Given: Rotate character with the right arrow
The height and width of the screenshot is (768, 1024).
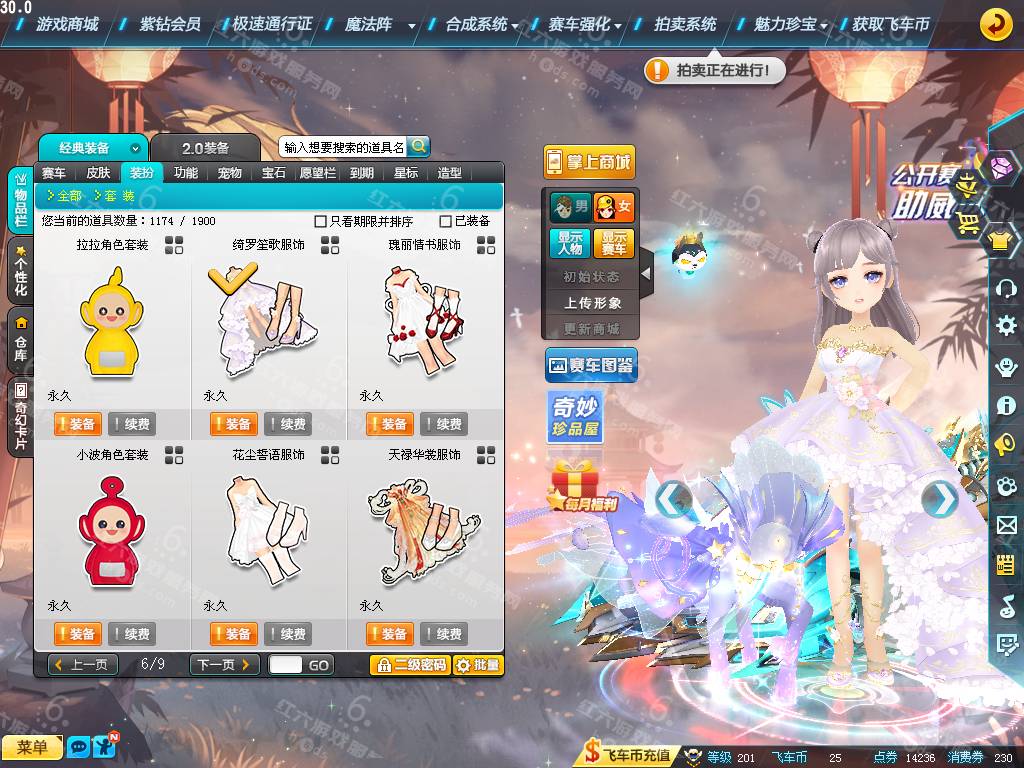Looking at the screenshot, I should [x=938, y=498].
